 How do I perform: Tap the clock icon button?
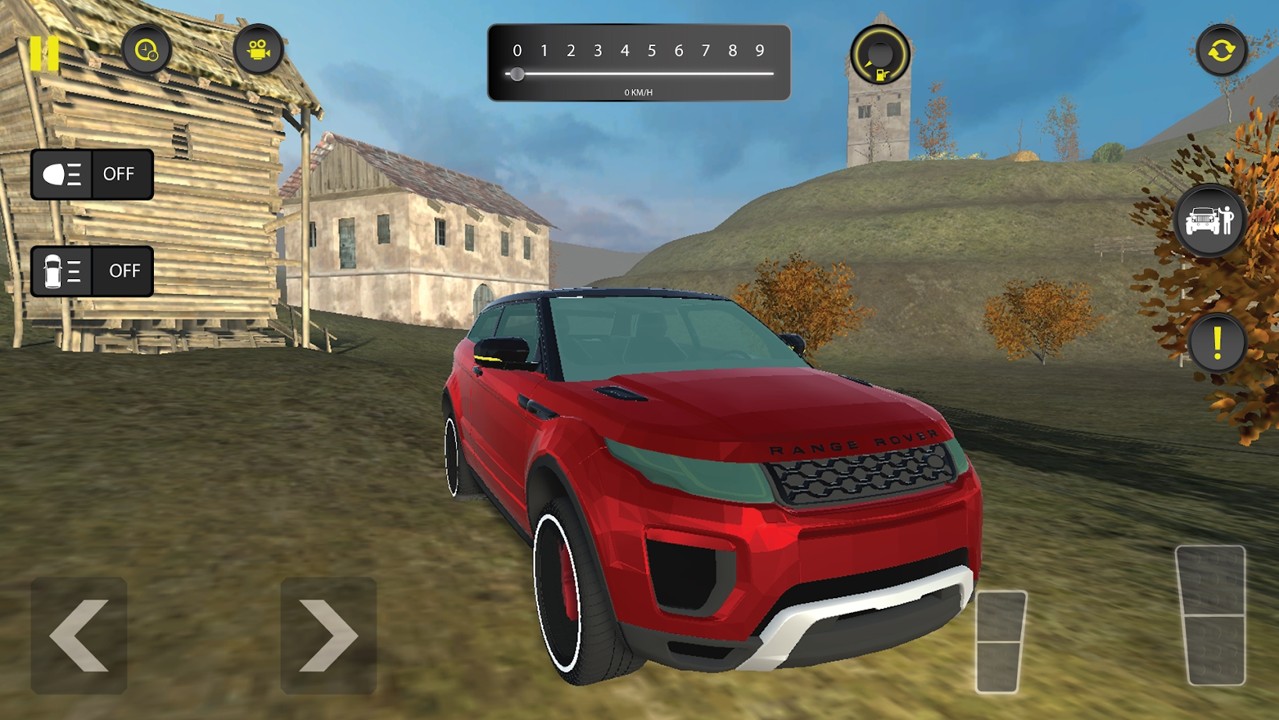[x=147, y=49]
